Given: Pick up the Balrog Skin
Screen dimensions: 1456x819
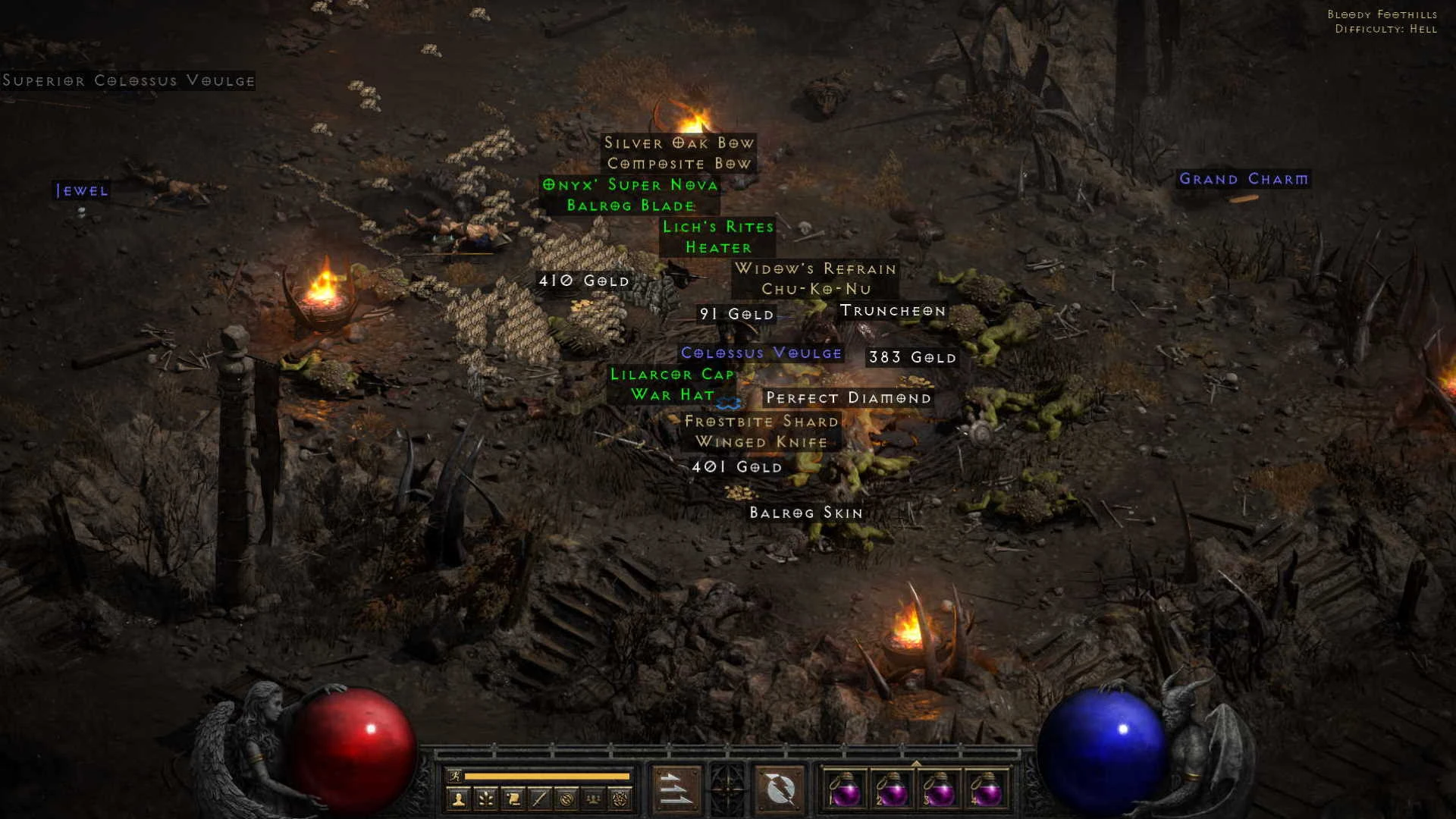Looking at the screenshot, I should click(804, 513).
